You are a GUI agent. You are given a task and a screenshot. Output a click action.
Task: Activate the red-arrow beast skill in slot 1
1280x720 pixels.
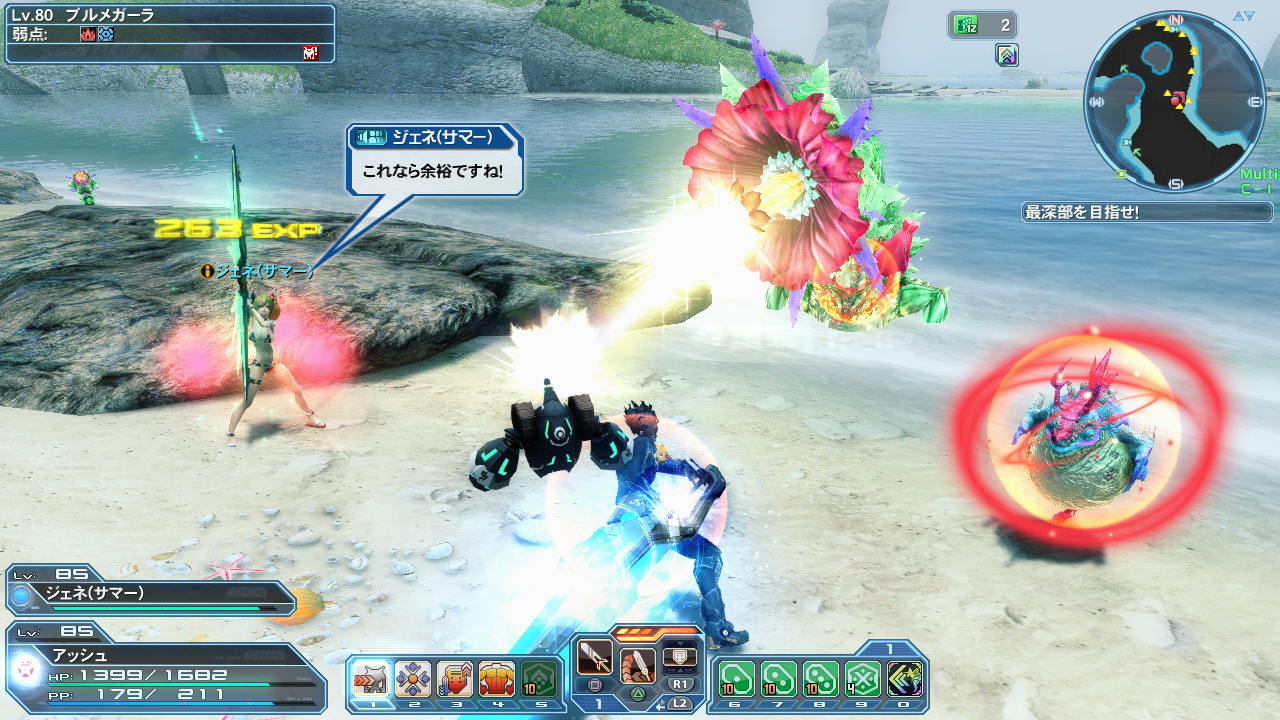370,679
